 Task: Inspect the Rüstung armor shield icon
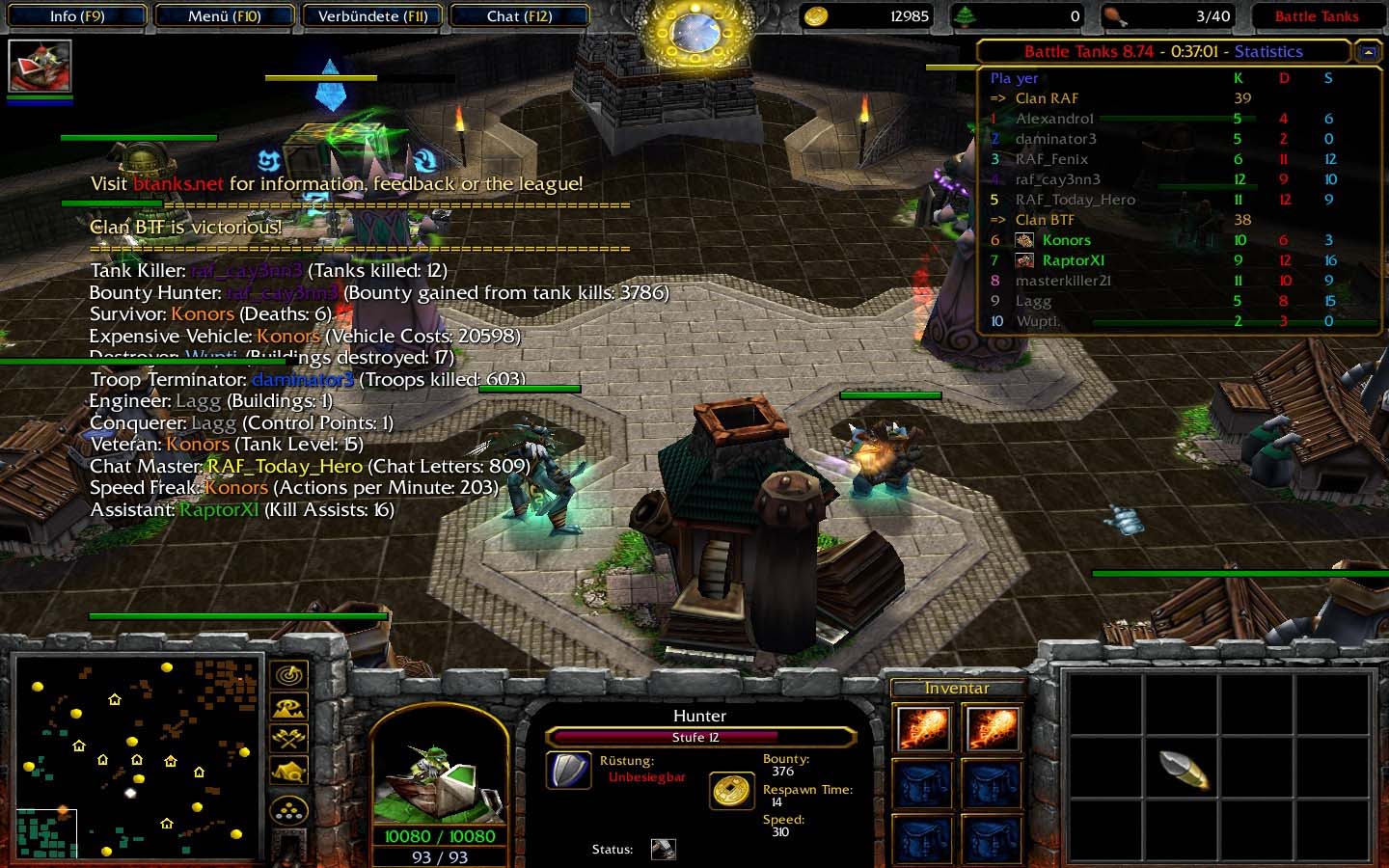pos(569,770)
